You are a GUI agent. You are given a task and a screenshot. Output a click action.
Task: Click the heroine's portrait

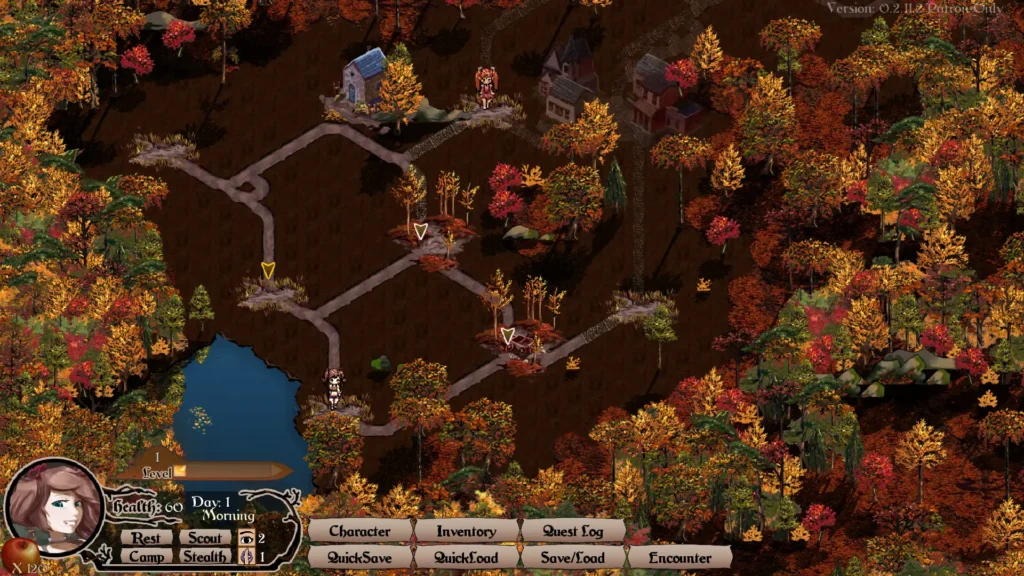[55, 507]
